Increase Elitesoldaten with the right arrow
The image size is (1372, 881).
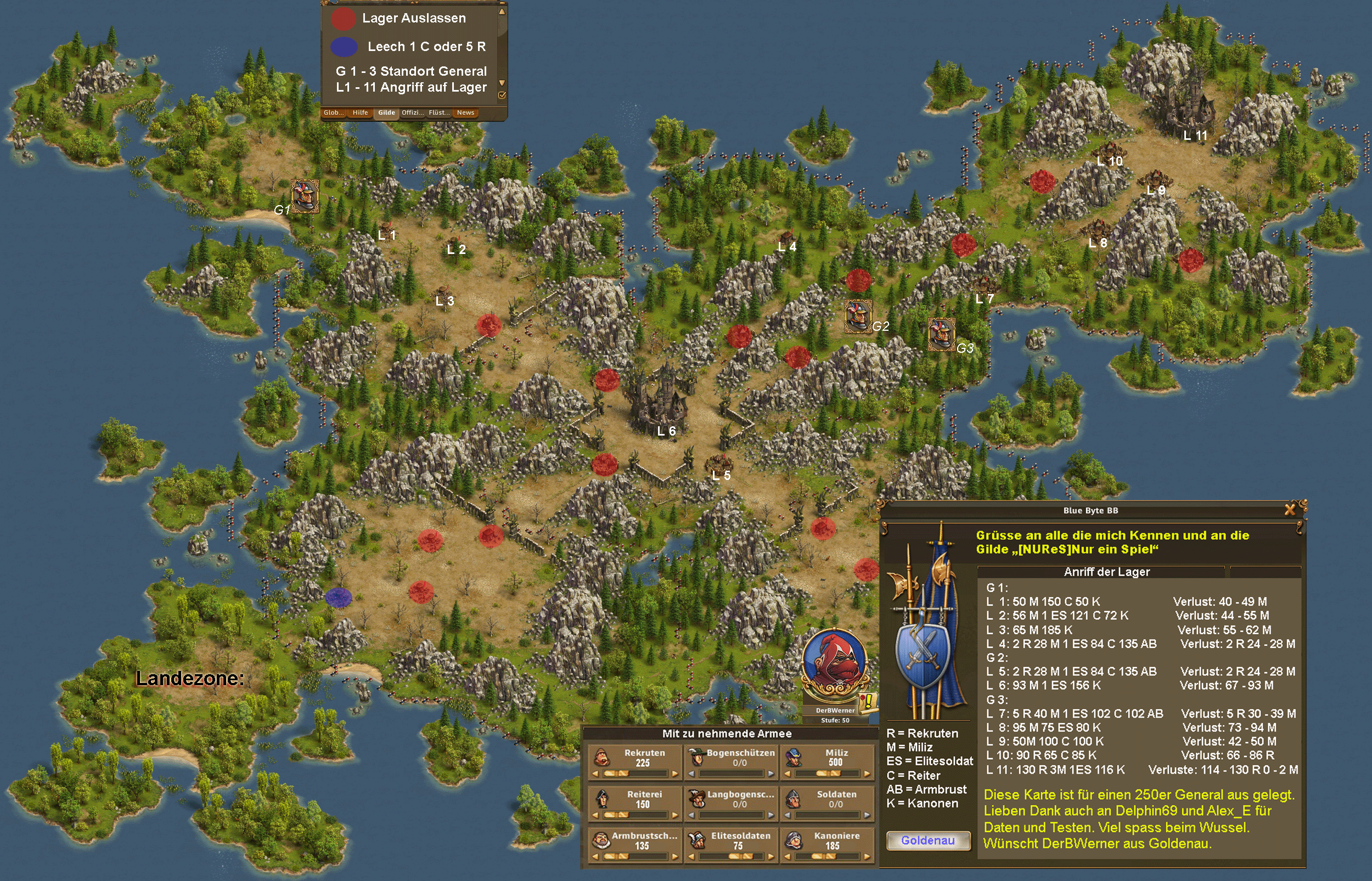(x=771, y=856)
